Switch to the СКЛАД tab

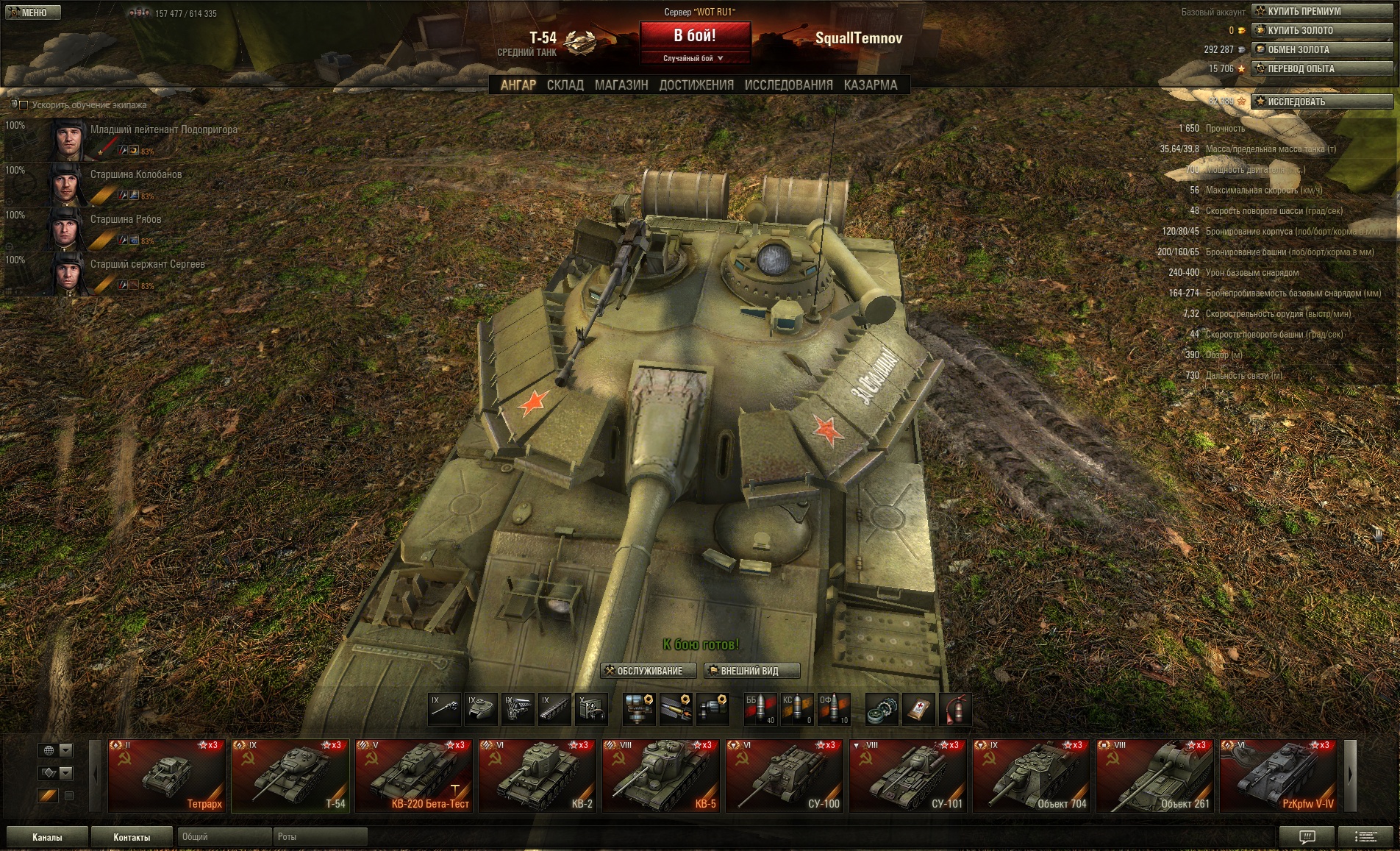(x=565, y=85)
